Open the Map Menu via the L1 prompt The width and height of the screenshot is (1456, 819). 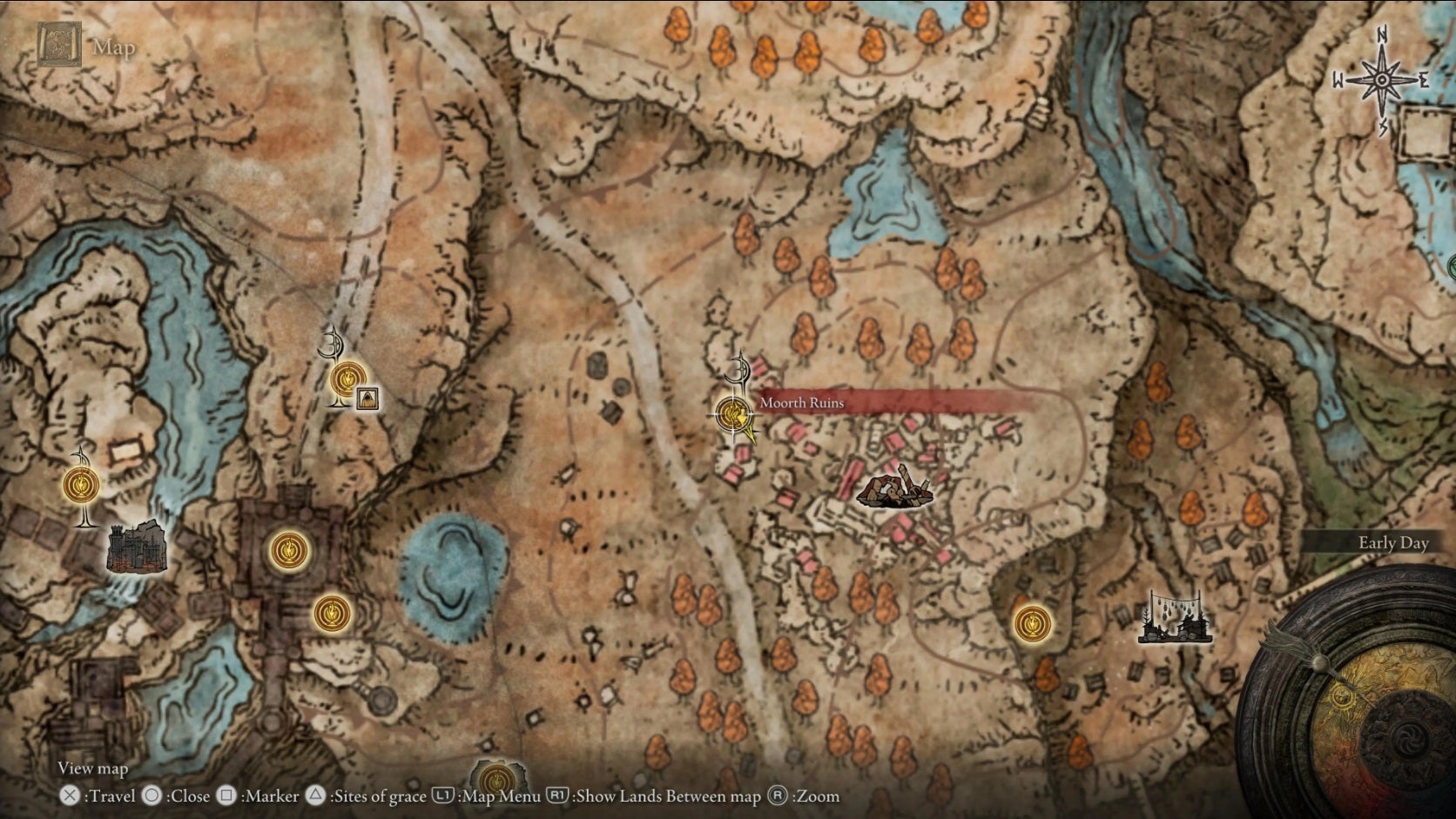[444, 796]
